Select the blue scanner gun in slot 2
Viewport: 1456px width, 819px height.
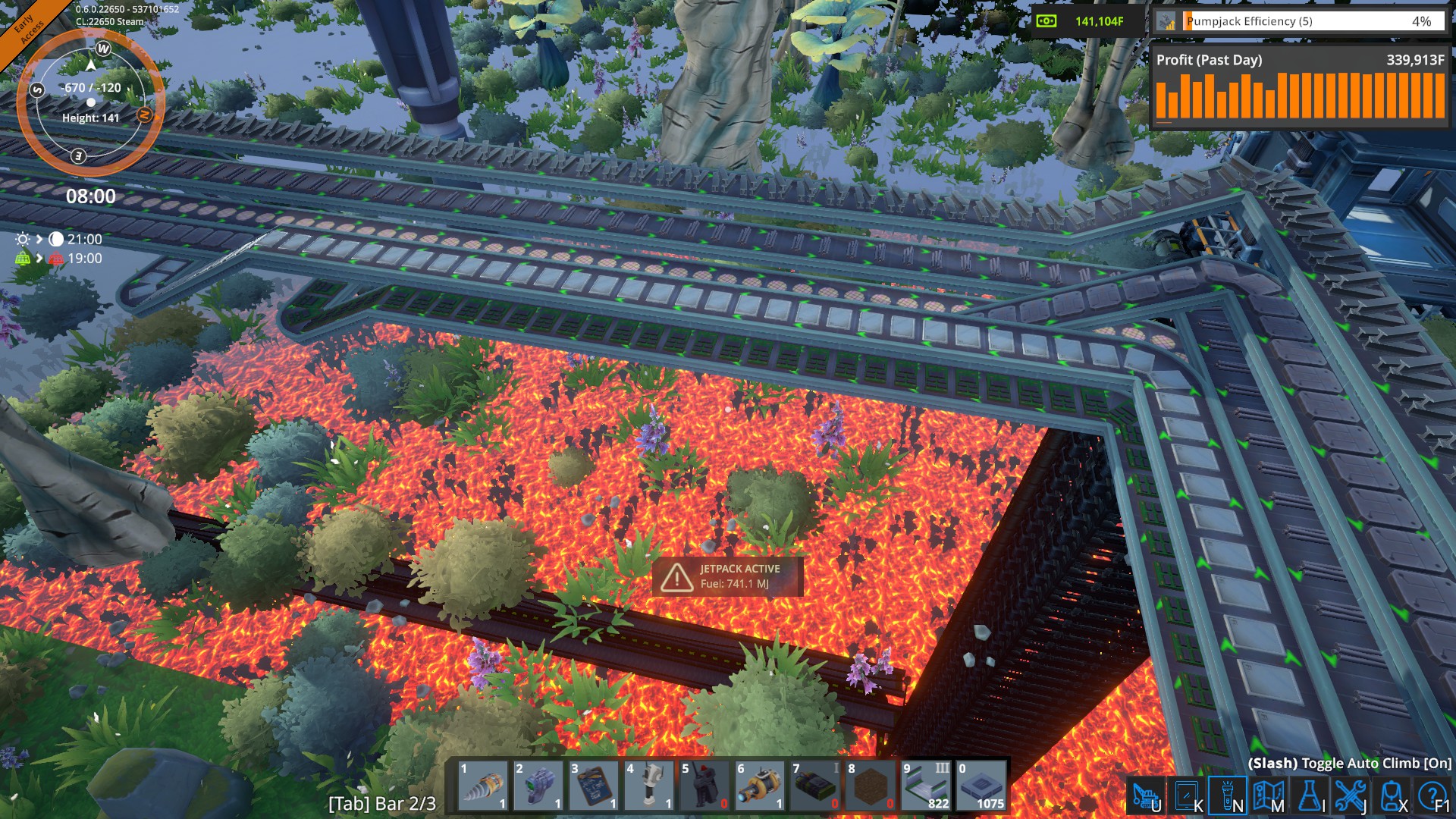[x=538, y=786]
